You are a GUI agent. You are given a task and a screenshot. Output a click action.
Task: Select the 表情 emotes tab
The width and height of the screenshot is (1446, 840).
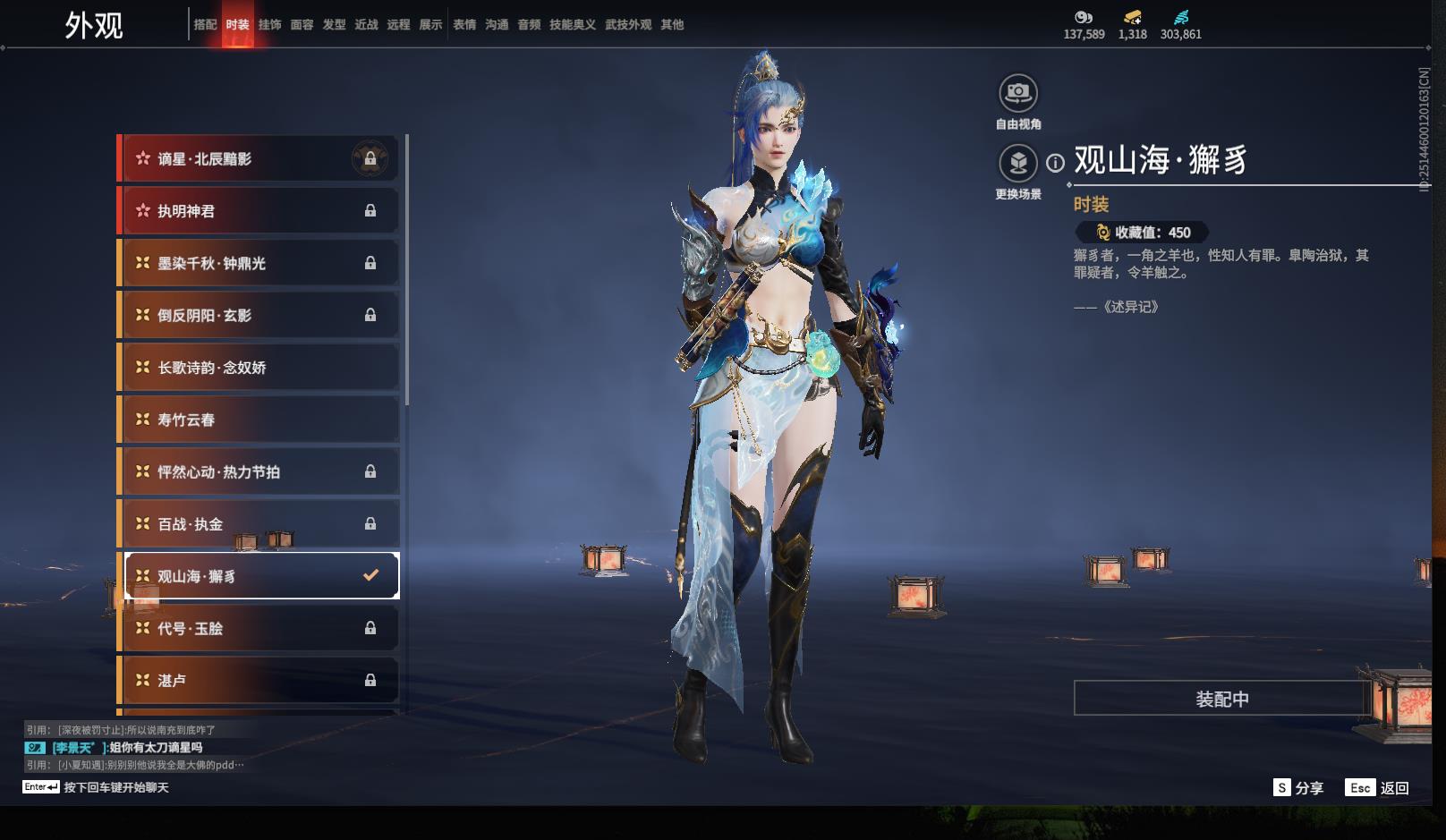point(464,25)
